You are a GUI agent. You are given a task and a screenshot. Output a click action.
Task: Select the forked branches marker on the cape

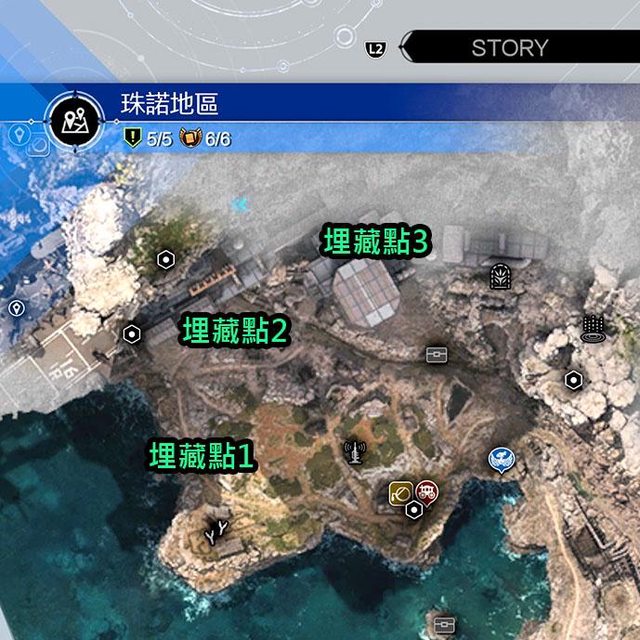(215, 533)
